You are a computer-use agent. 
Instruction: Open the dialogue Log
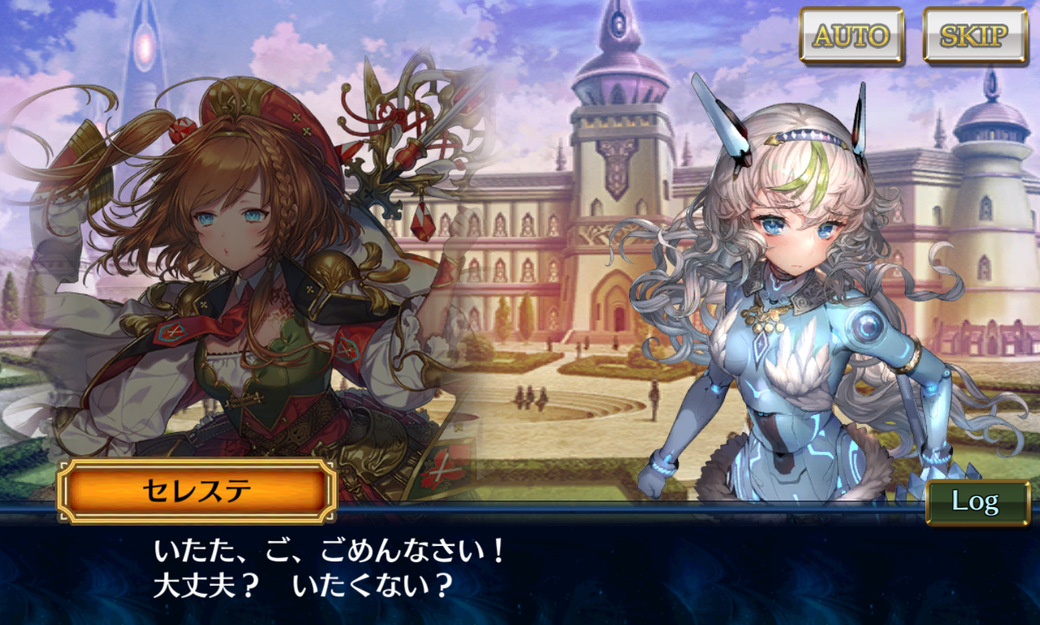(x=976, y=502)
